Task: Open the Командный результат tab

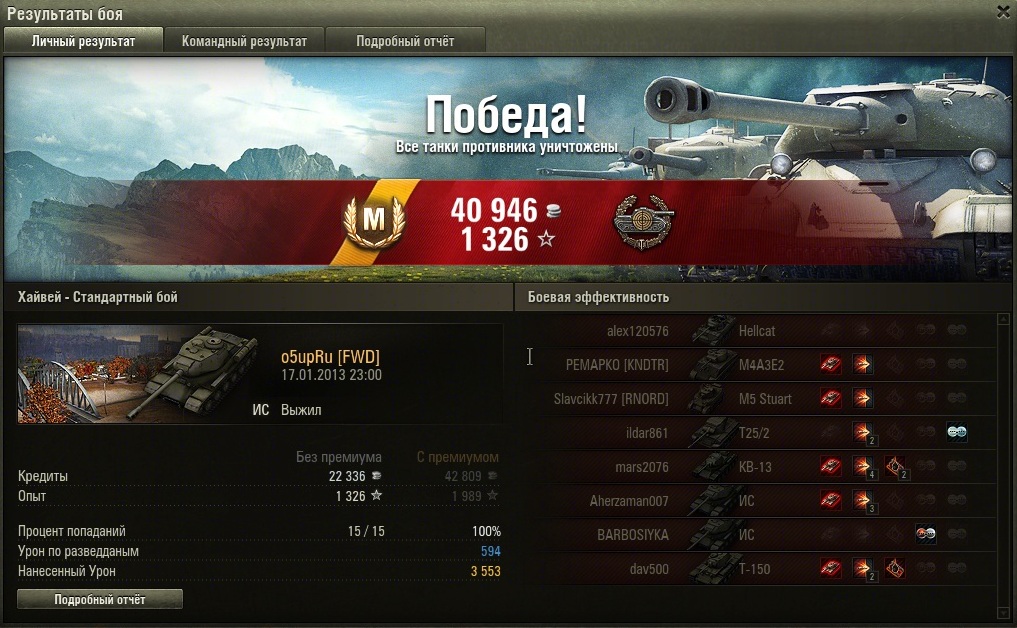Action: point(244,41)
